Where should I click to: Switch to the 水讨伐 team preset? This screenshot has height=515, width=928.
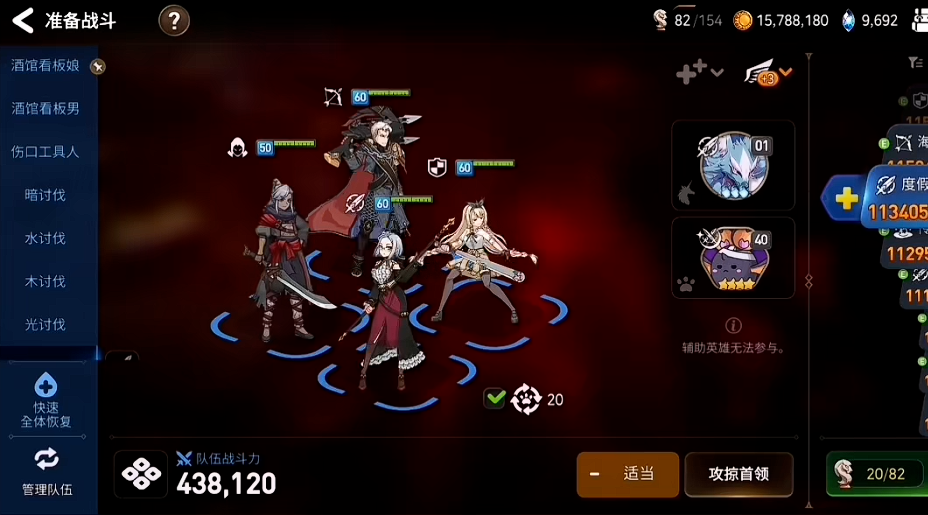[x=46, y=238]
